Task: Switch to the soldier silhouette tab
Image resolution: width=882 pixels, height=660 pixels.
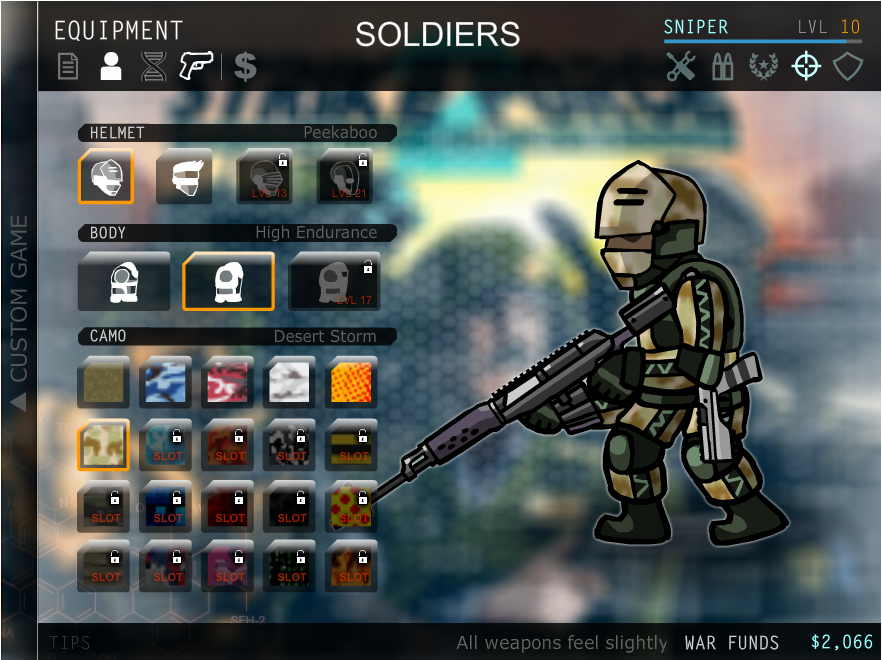Action: coord(110,67)
